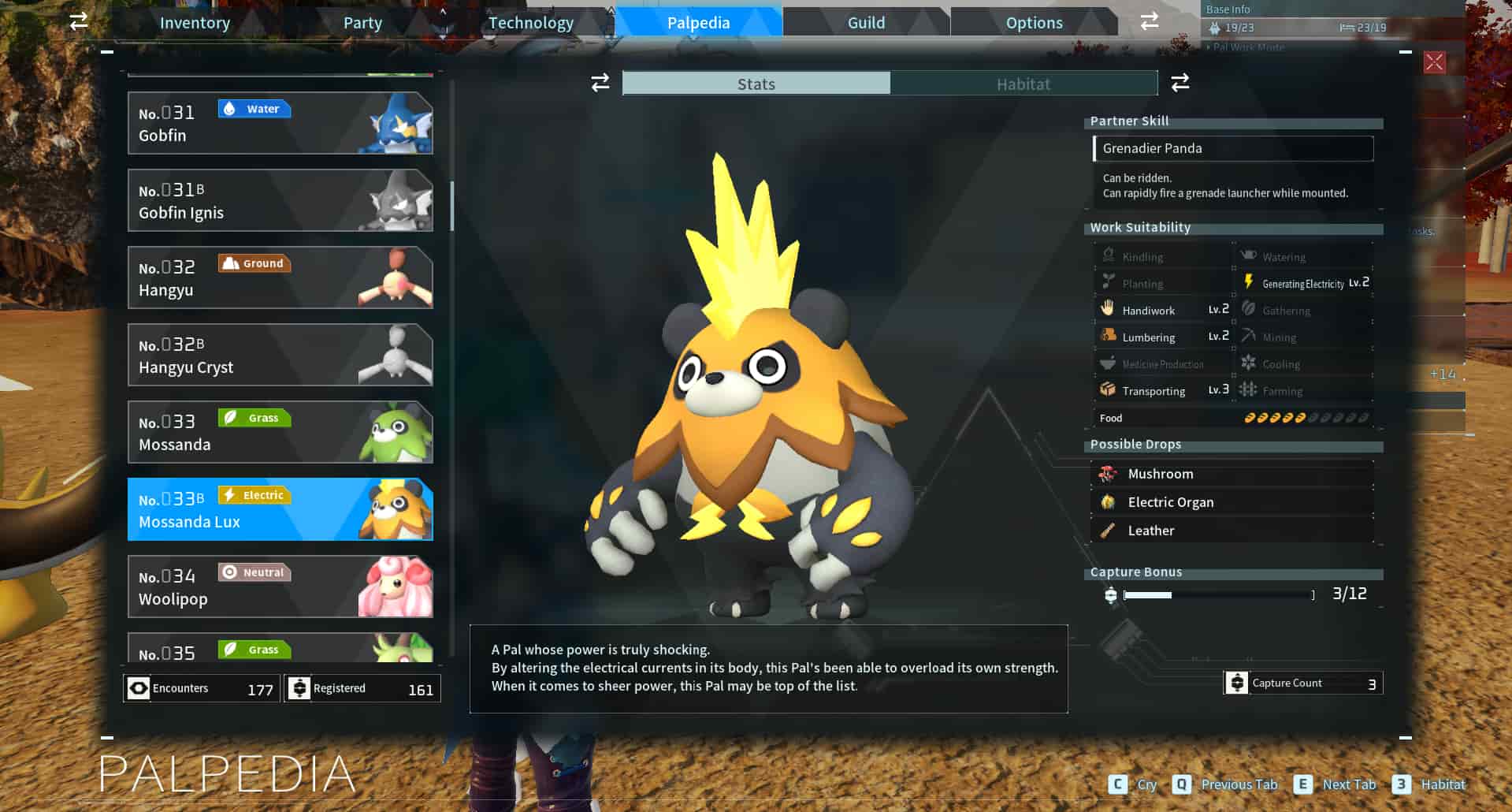The height and width of the screenshot is (812, 1512).
Task: Click the Grass type badge on Mossanda
Action: [255, 417]
